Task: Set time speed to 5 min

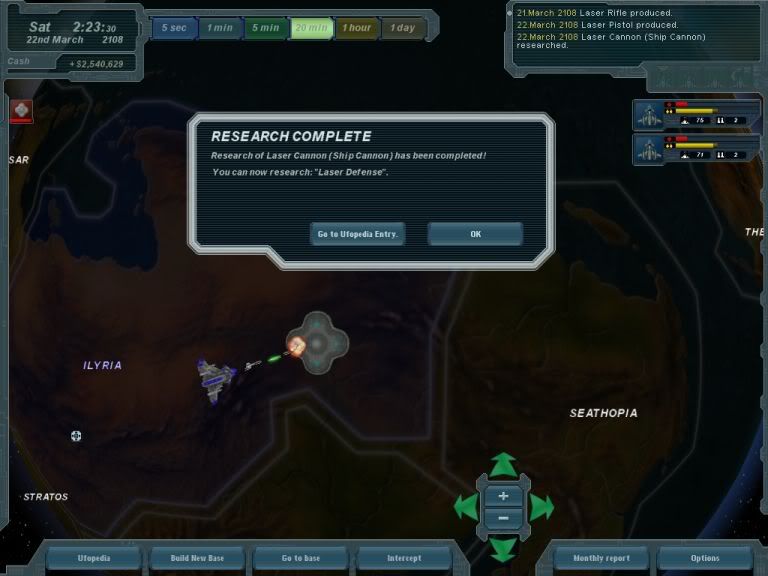Action: 265,28
